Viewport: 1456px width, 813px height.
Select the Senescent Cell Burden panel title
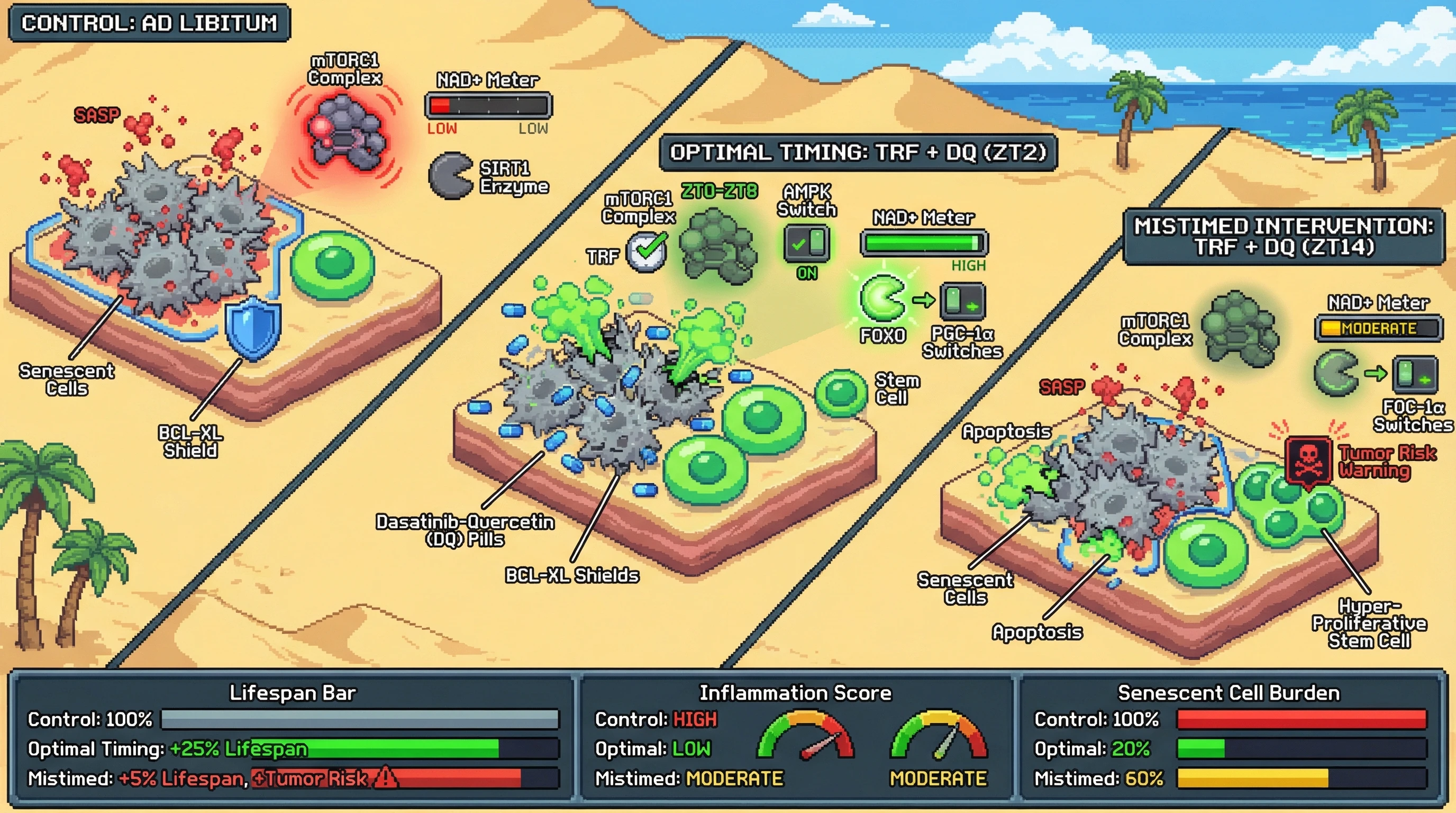click(1228, 692)
